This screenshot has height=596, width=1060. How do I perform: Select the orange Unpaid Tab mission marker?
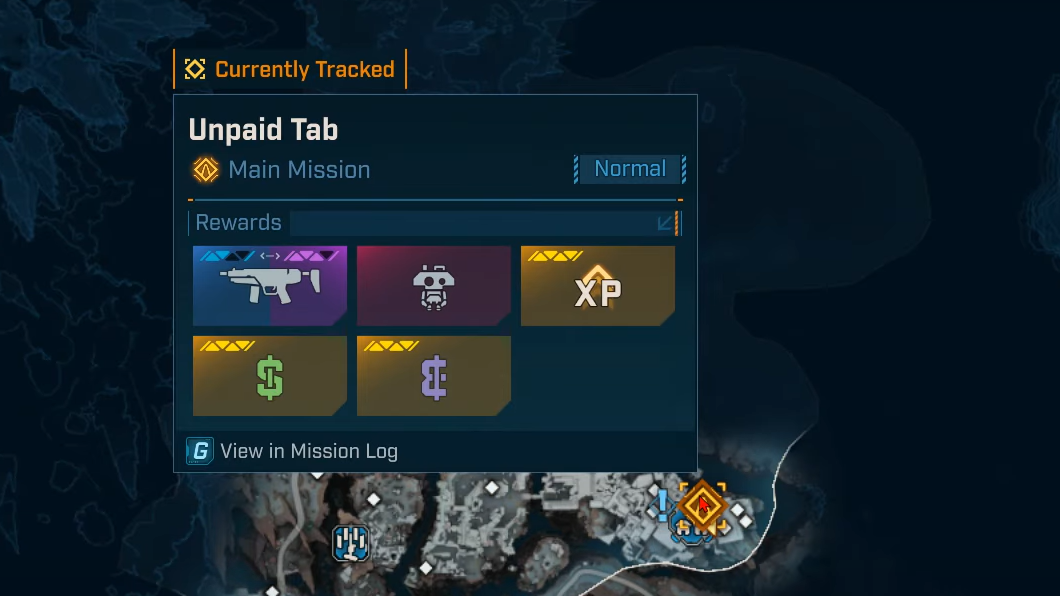click(703, 503)
